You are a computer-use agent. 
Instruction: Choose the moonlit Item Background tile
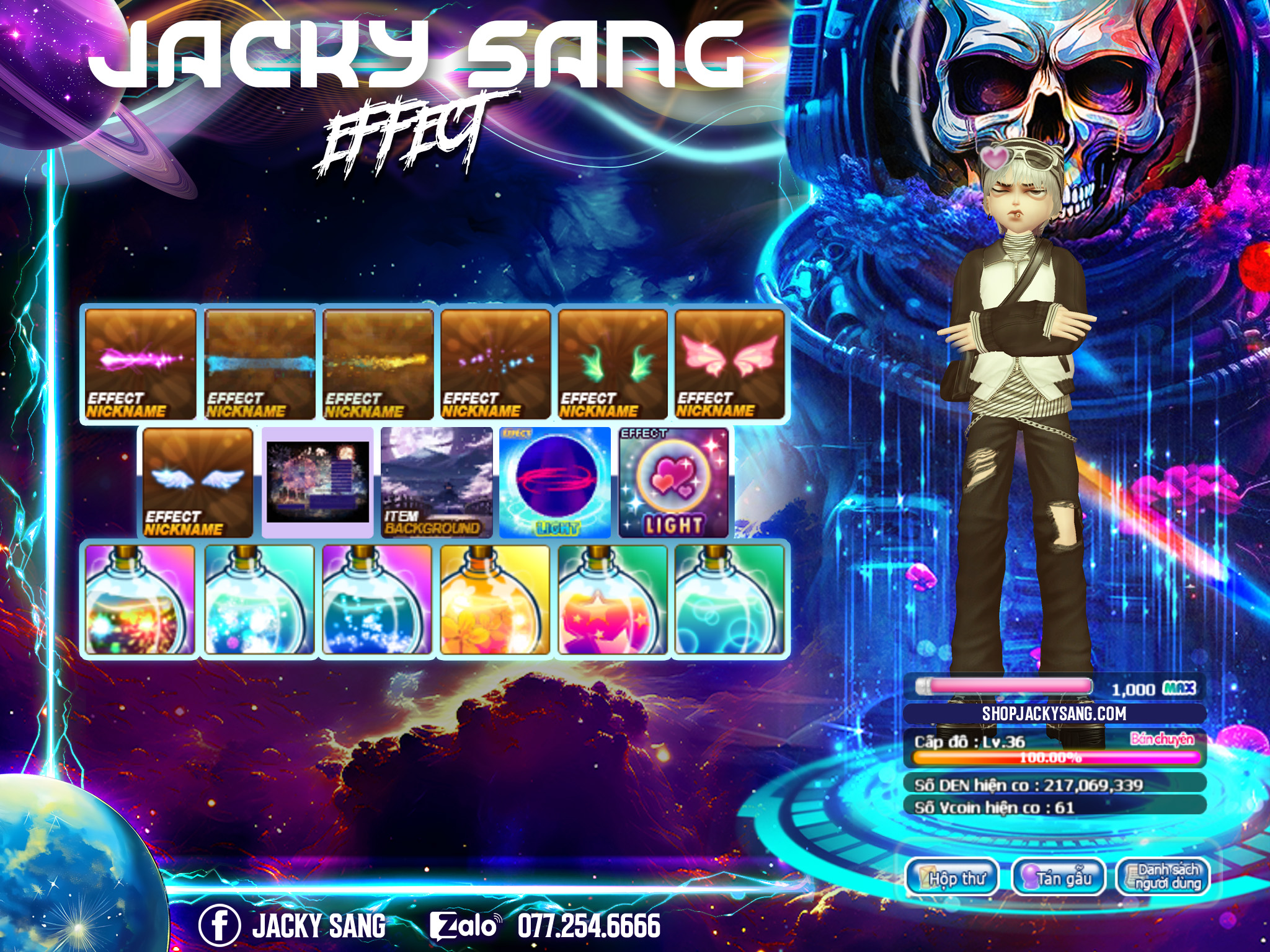437,482
